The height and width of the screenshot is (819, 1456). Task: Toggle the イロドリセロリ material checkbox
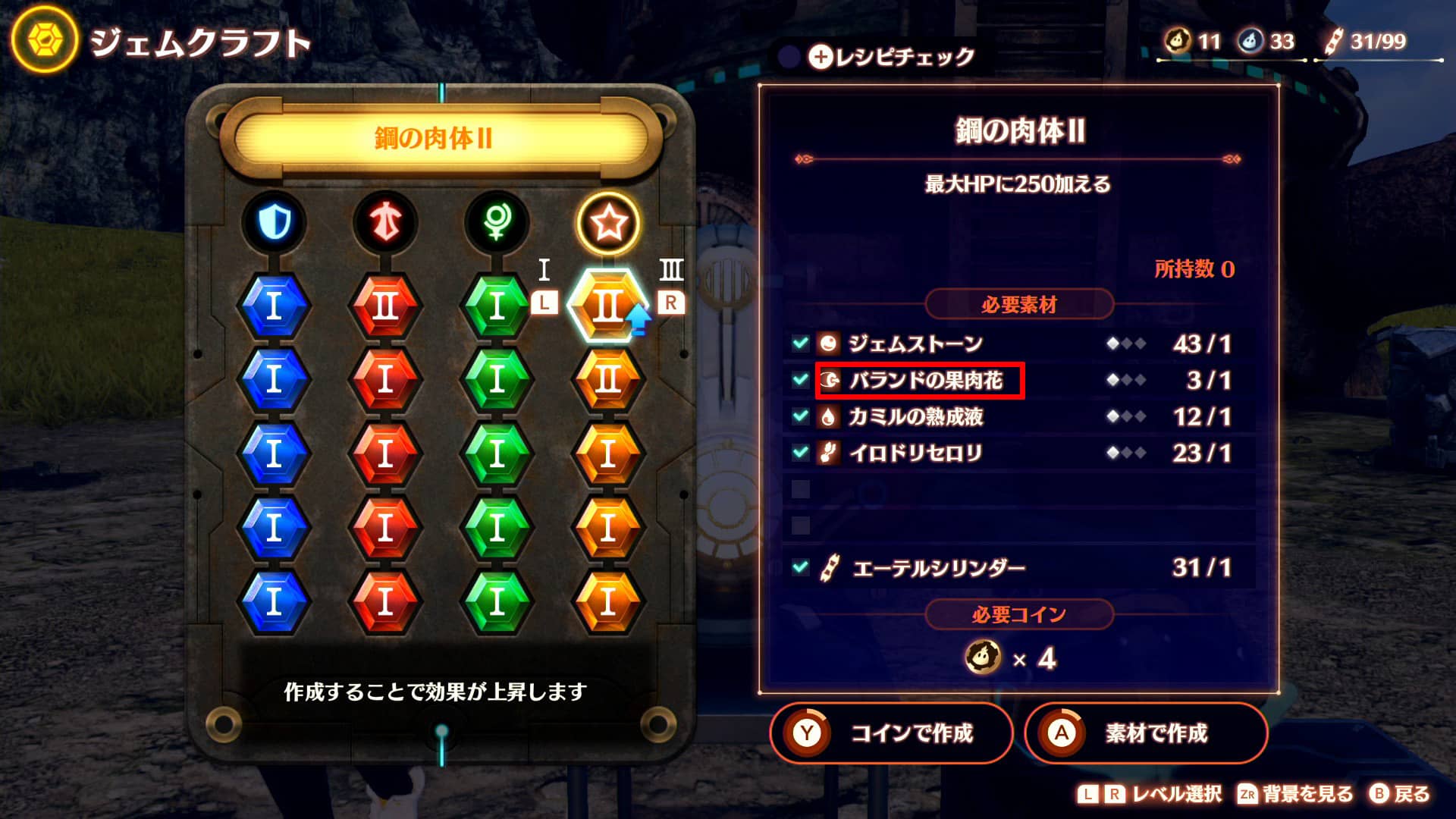pyautogui.click(x=801, y=453)
